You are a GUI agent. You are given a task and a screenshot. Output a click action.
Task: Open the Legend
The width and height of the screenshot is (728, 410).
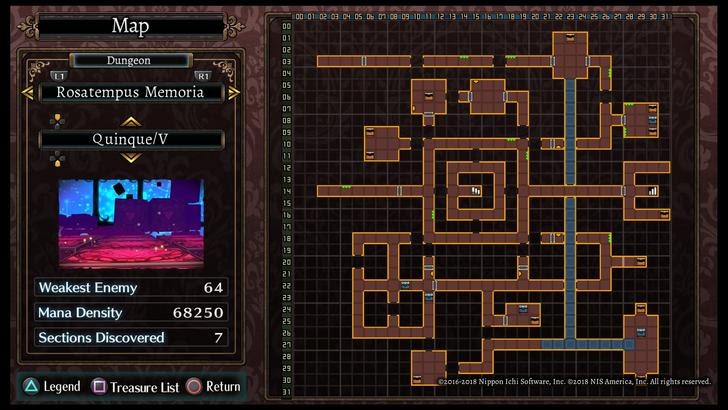(x=52, y=386)
